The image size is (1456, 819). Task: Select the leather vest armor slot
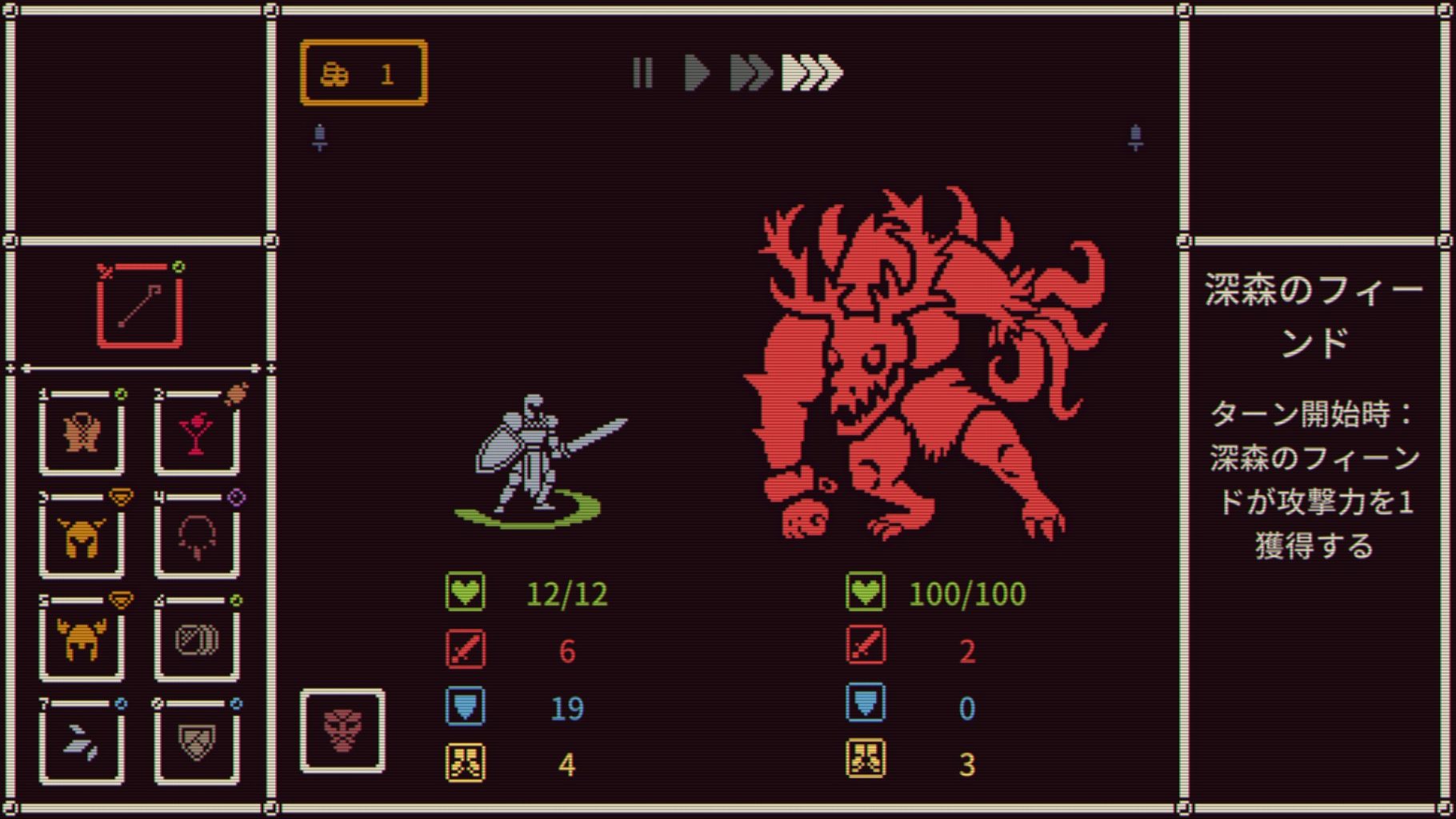click(82, 433)
